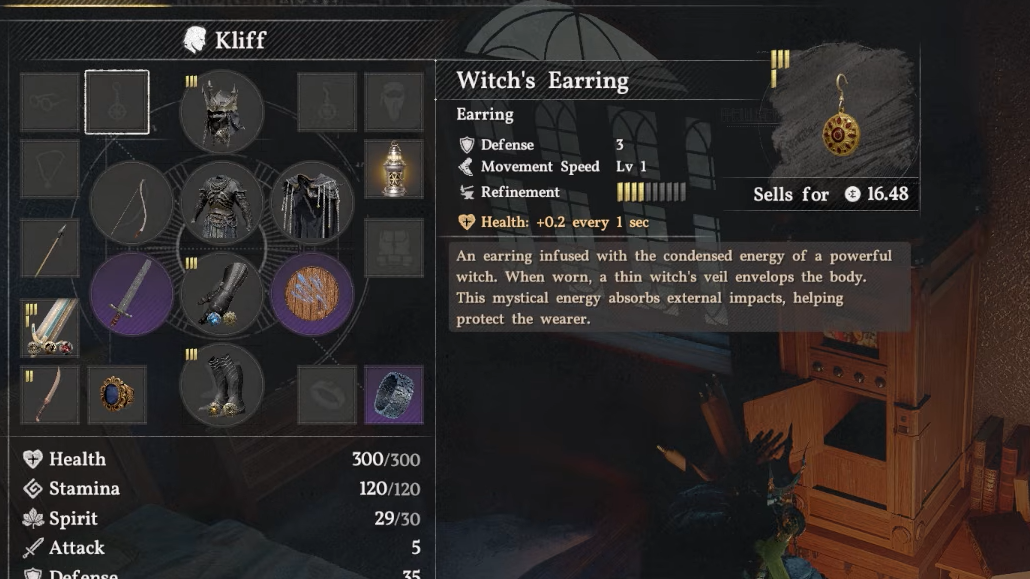Pick the spear weapon slot
This screenshot has height=579, width=1030.
pyautogui.click(x=50, y=248)
